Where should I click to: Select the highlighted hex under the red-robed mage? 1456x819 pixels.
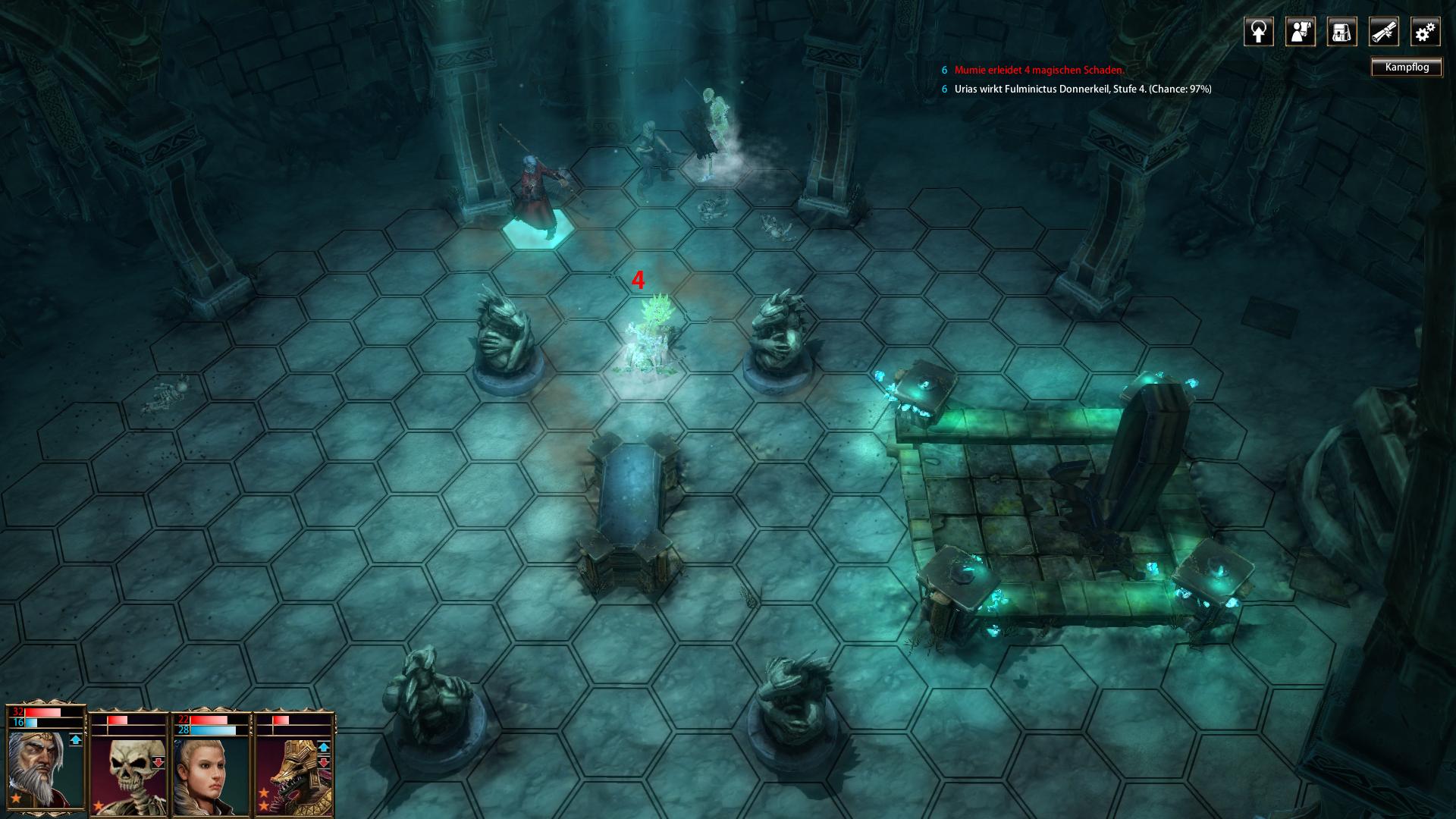[x=539, y=232]
